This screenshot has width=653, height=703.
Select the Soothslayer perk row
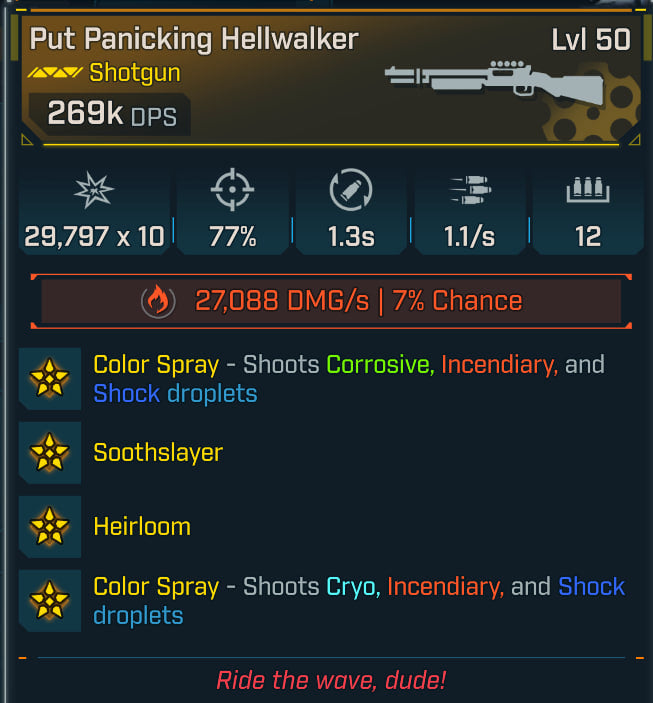157,452
